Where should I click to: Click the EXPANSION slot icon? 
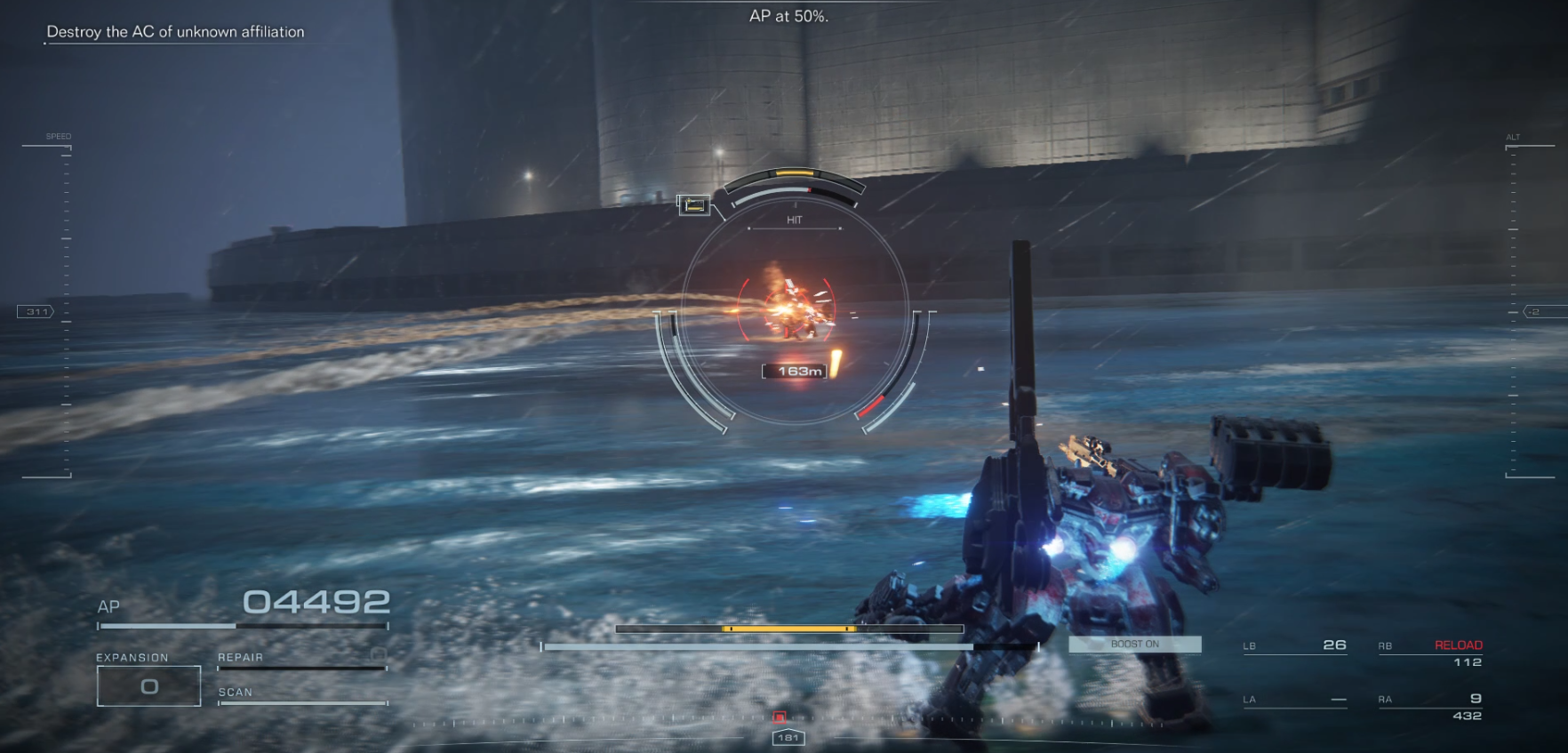click(148, 685)
